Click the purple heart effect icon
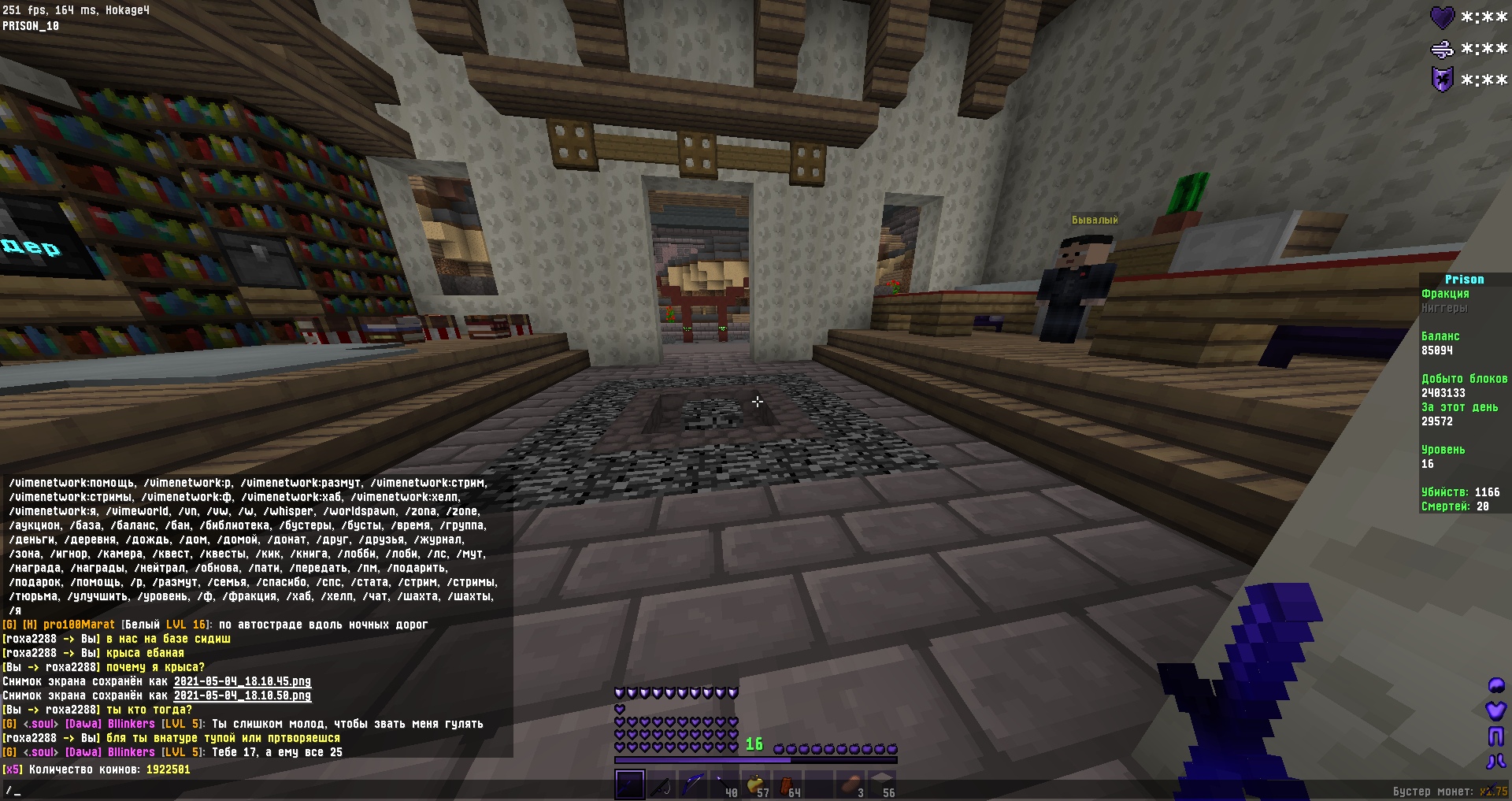This screenshot has width=1512, height=801. click(1442, 17)
